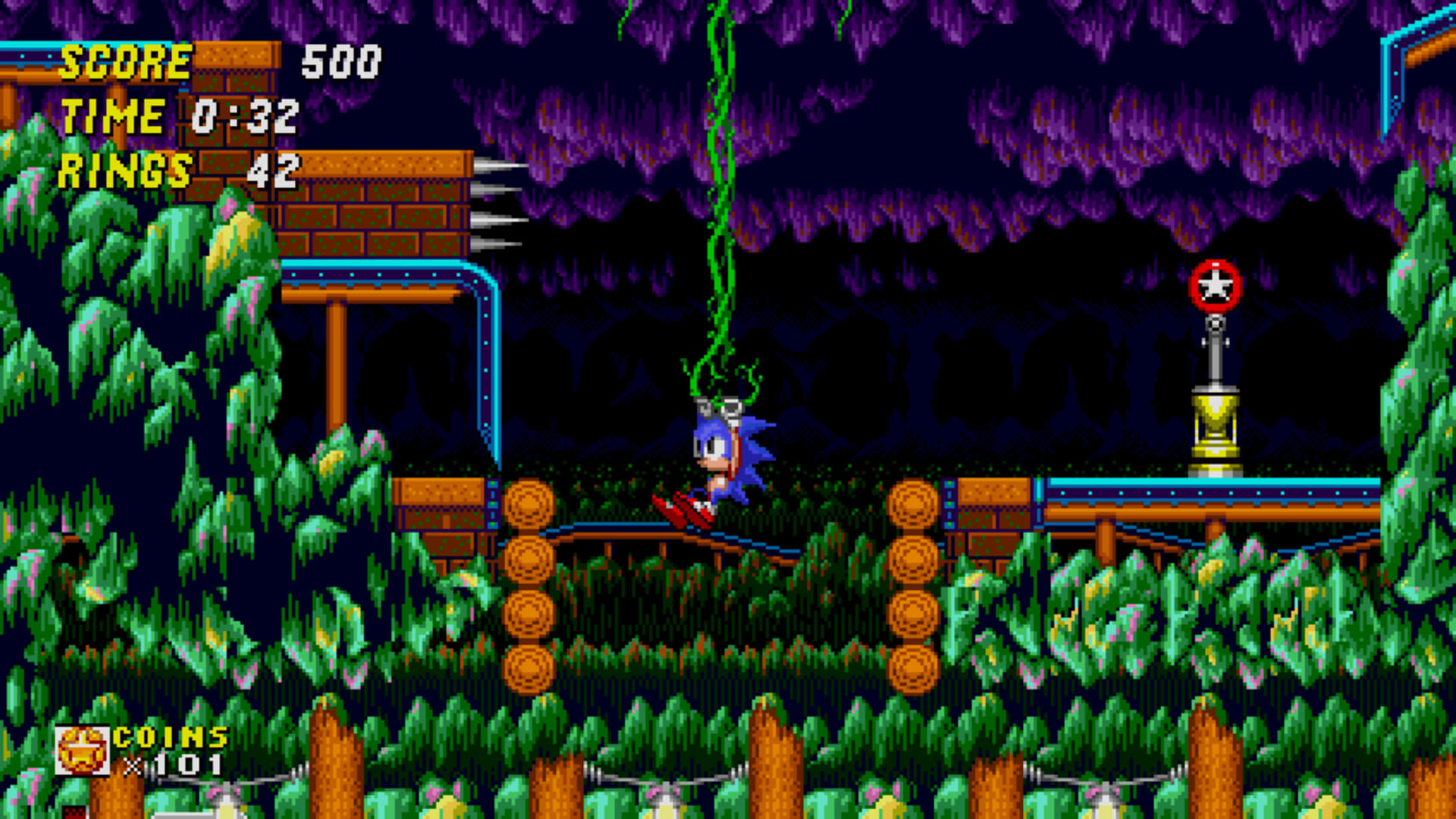Select the row of wall spikes
Screen dimensions: 1456x819
[x=494, y=205]
